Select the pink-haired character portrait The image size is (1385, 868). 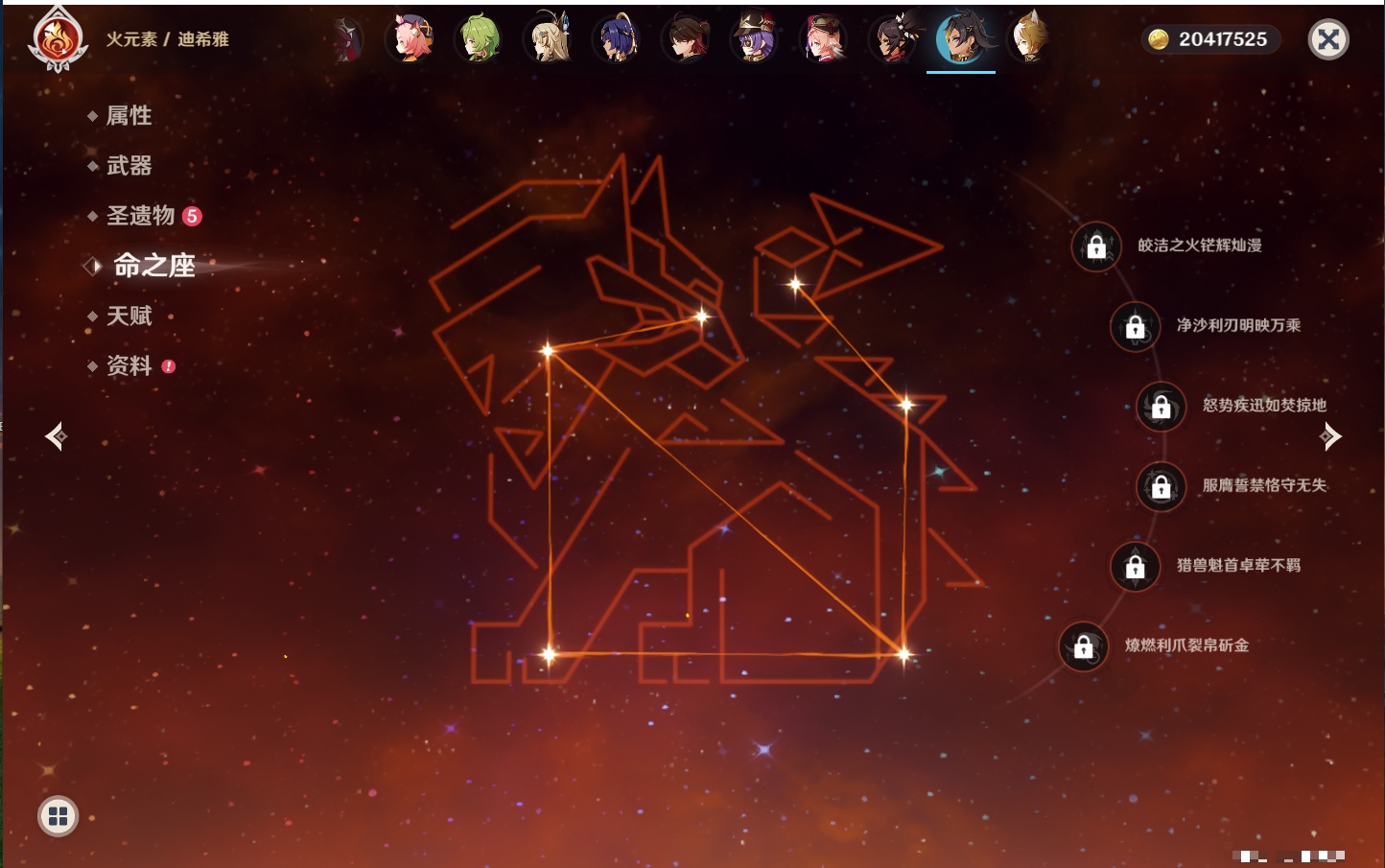[411, 39]
